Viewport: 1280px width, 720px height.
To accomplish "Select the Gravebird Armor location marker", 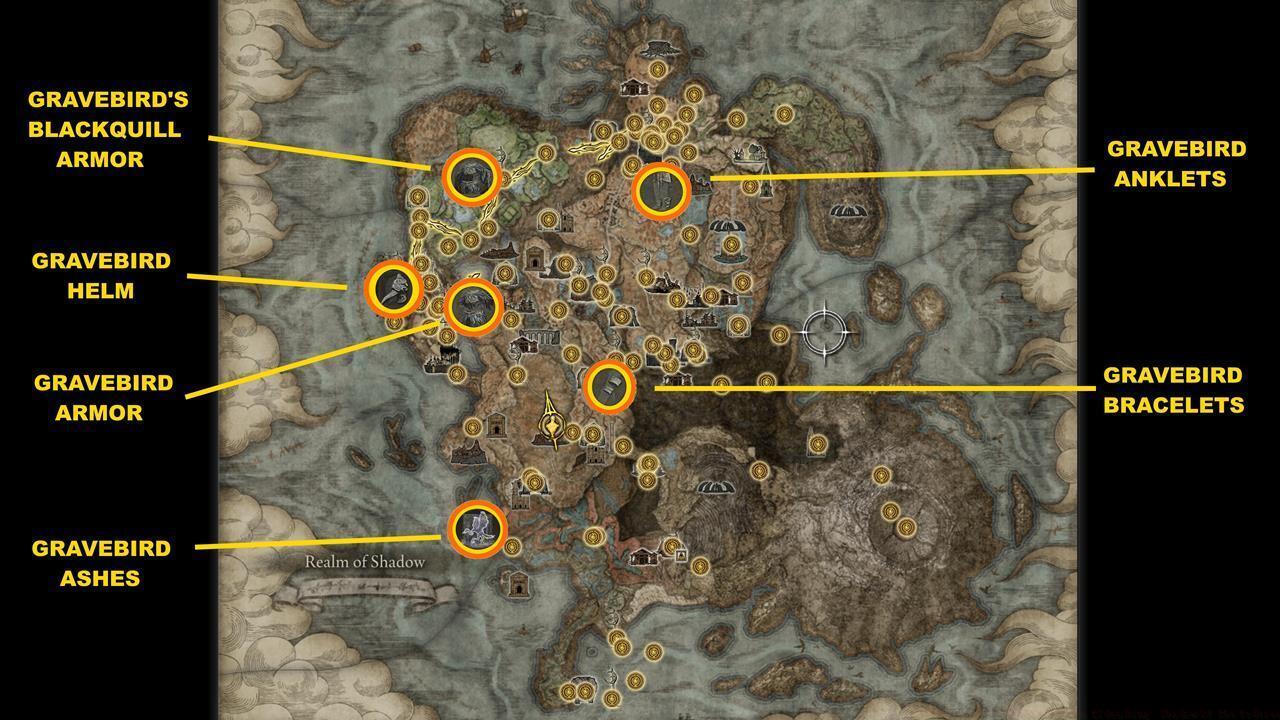I will click(x=473, y=310).
